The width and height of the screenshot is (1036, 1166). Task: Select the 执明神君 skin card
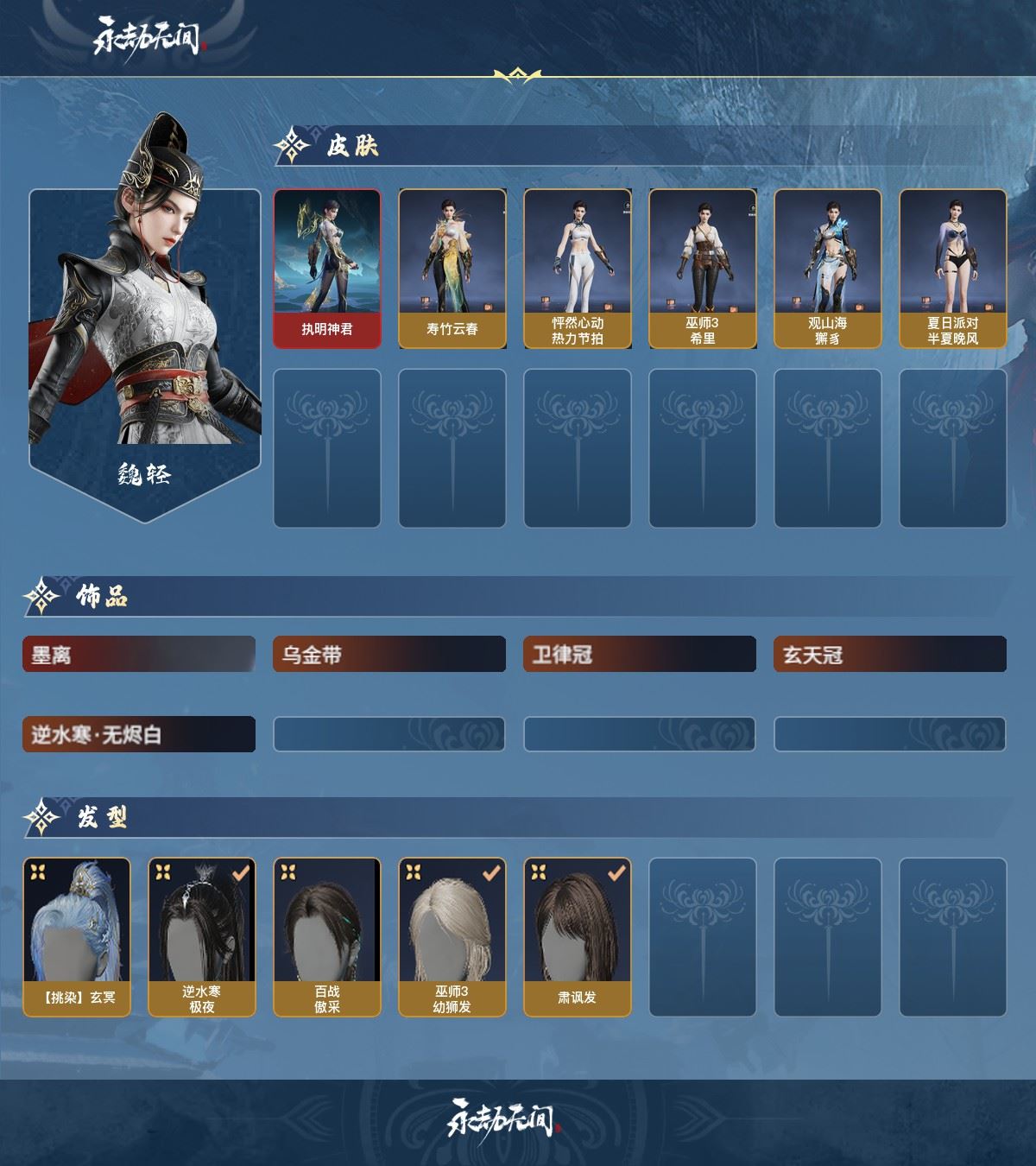(327, 269)
